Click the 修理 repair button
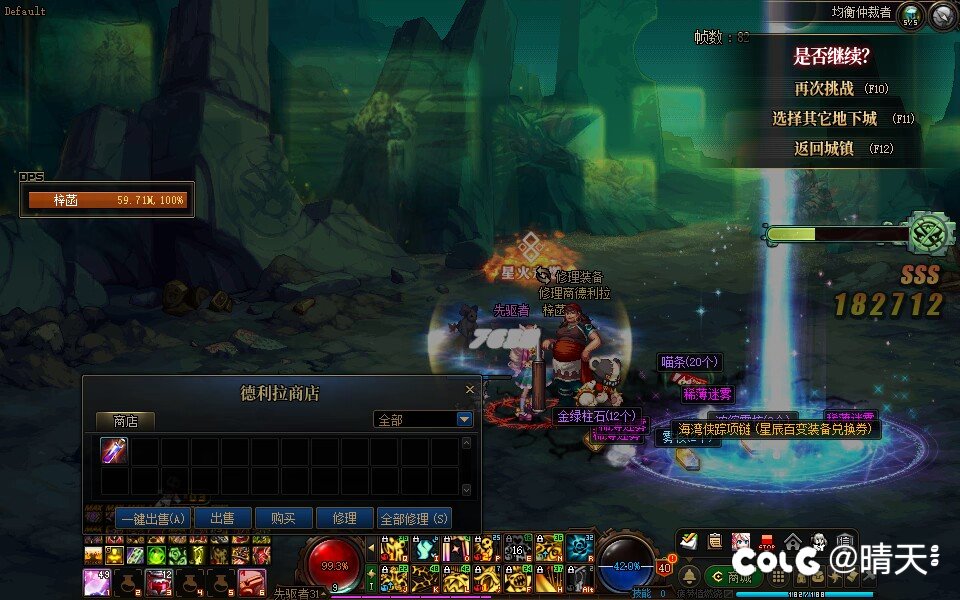The width and height of the screenshot is (960, 600). coord(344,519)
